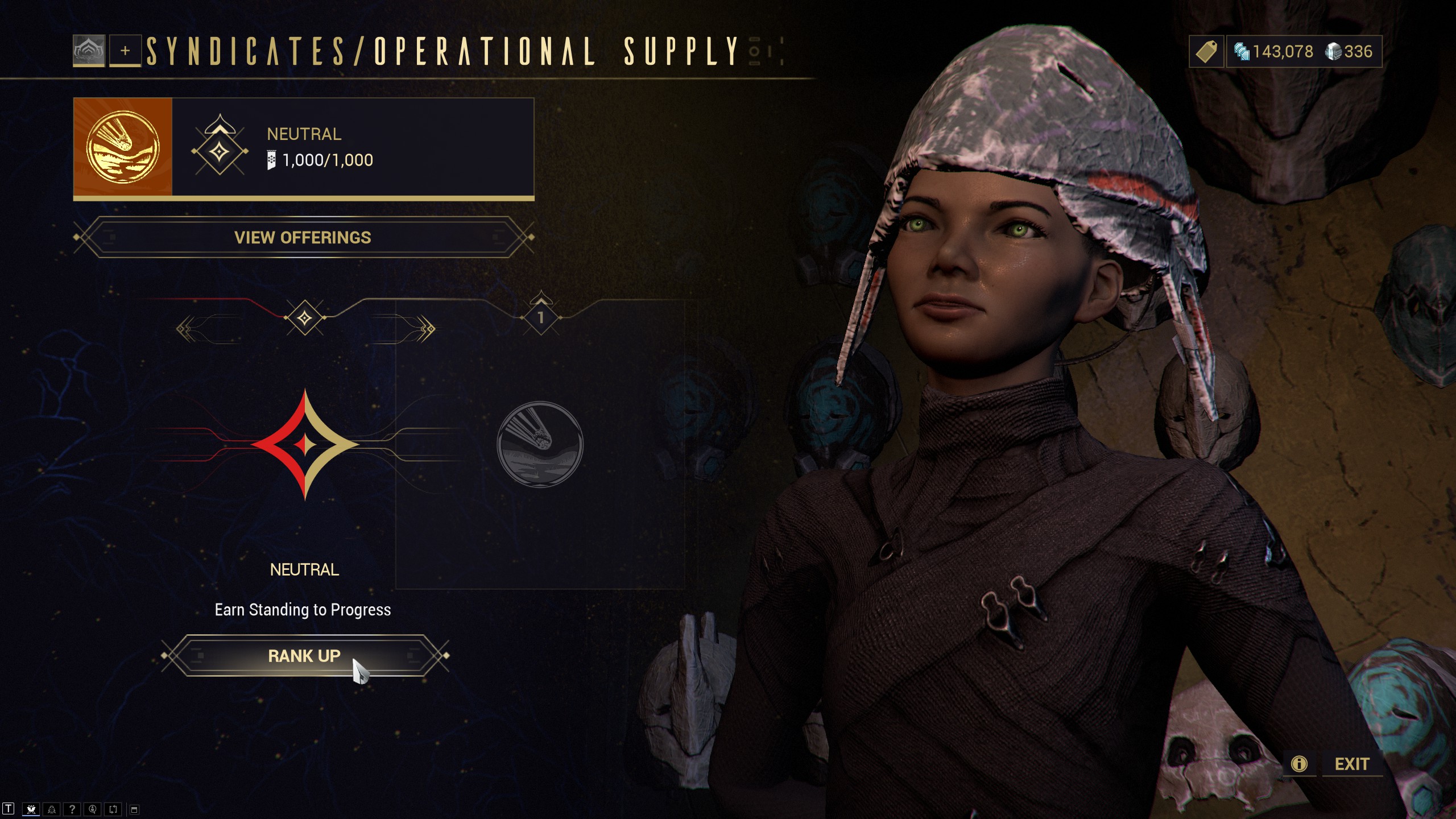Click the Rank Up button
The width and height of the screenshot is (1456, 819).
point(304,656)
